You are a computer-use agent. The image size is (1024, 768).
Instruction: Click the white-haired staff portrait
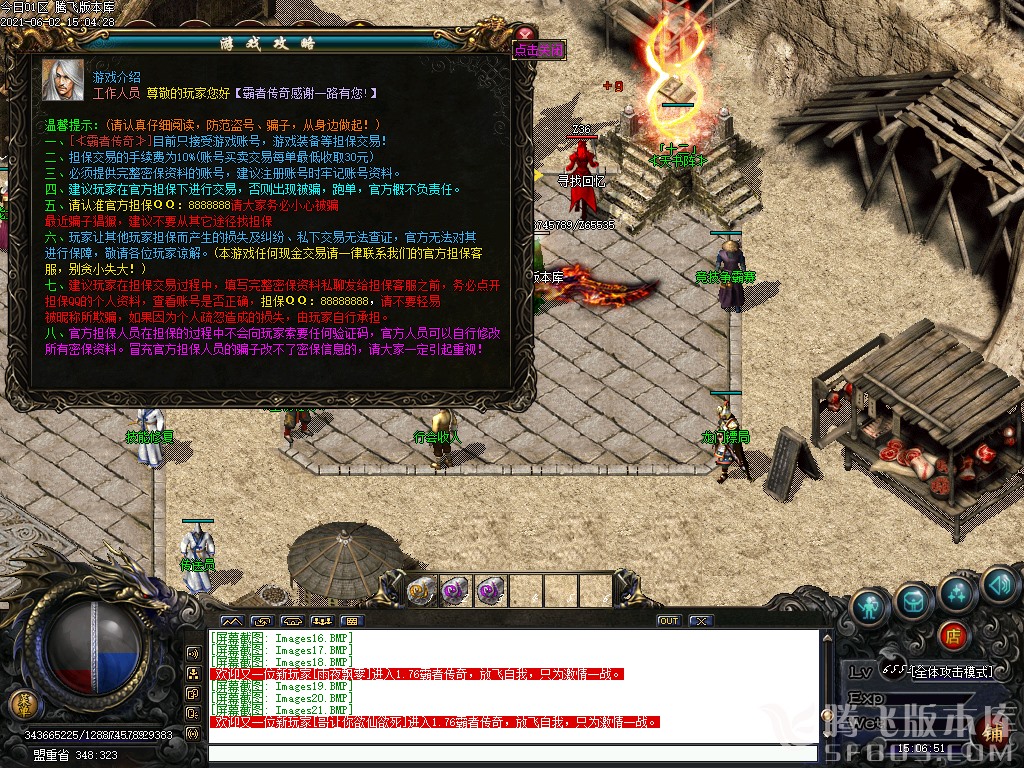(x=62, y=80)
